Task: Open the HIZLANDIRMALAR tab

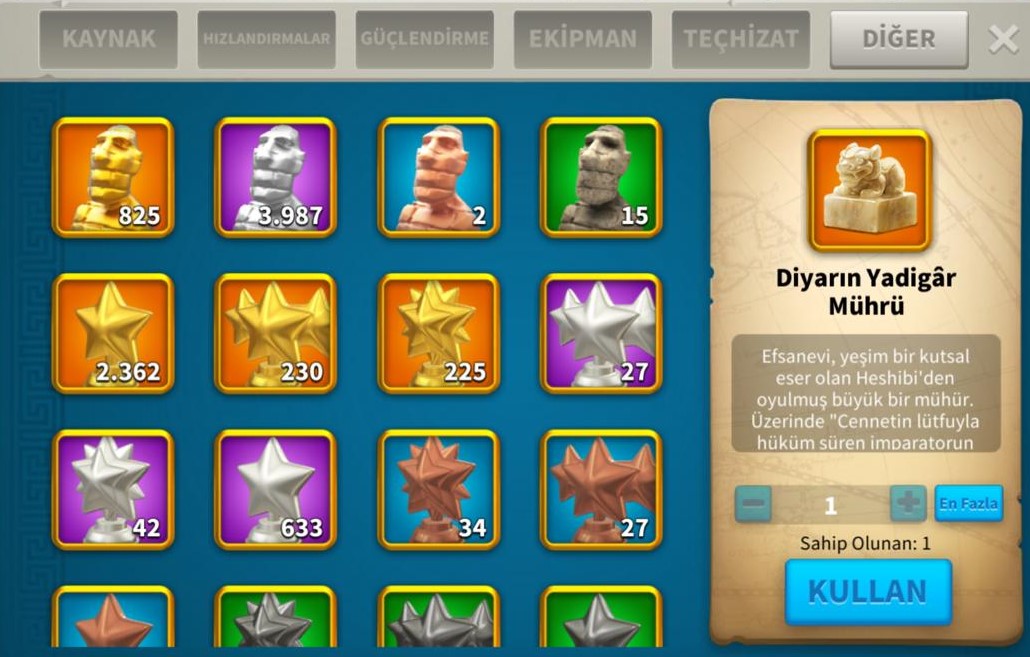Action: click(266, 40)
